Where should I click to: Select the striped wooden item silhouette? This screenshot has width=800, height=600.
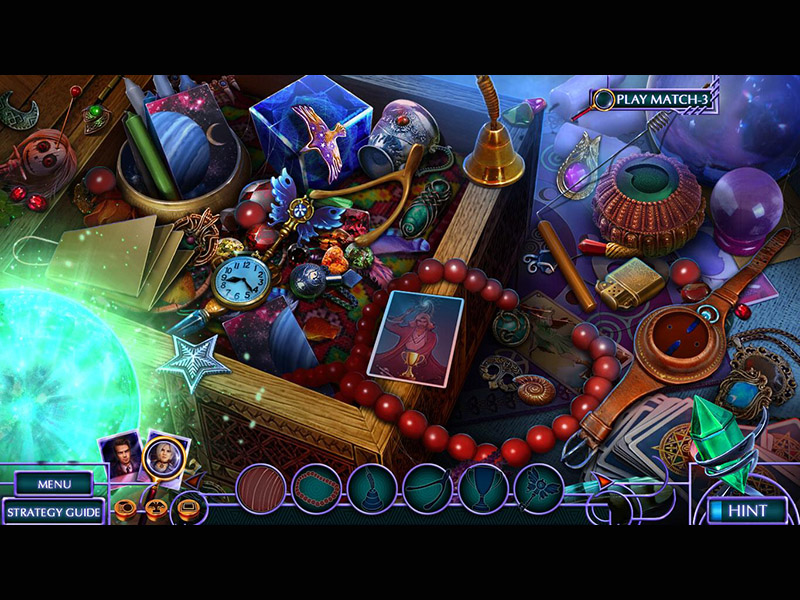pyautogui.click(x=261, y=490)
